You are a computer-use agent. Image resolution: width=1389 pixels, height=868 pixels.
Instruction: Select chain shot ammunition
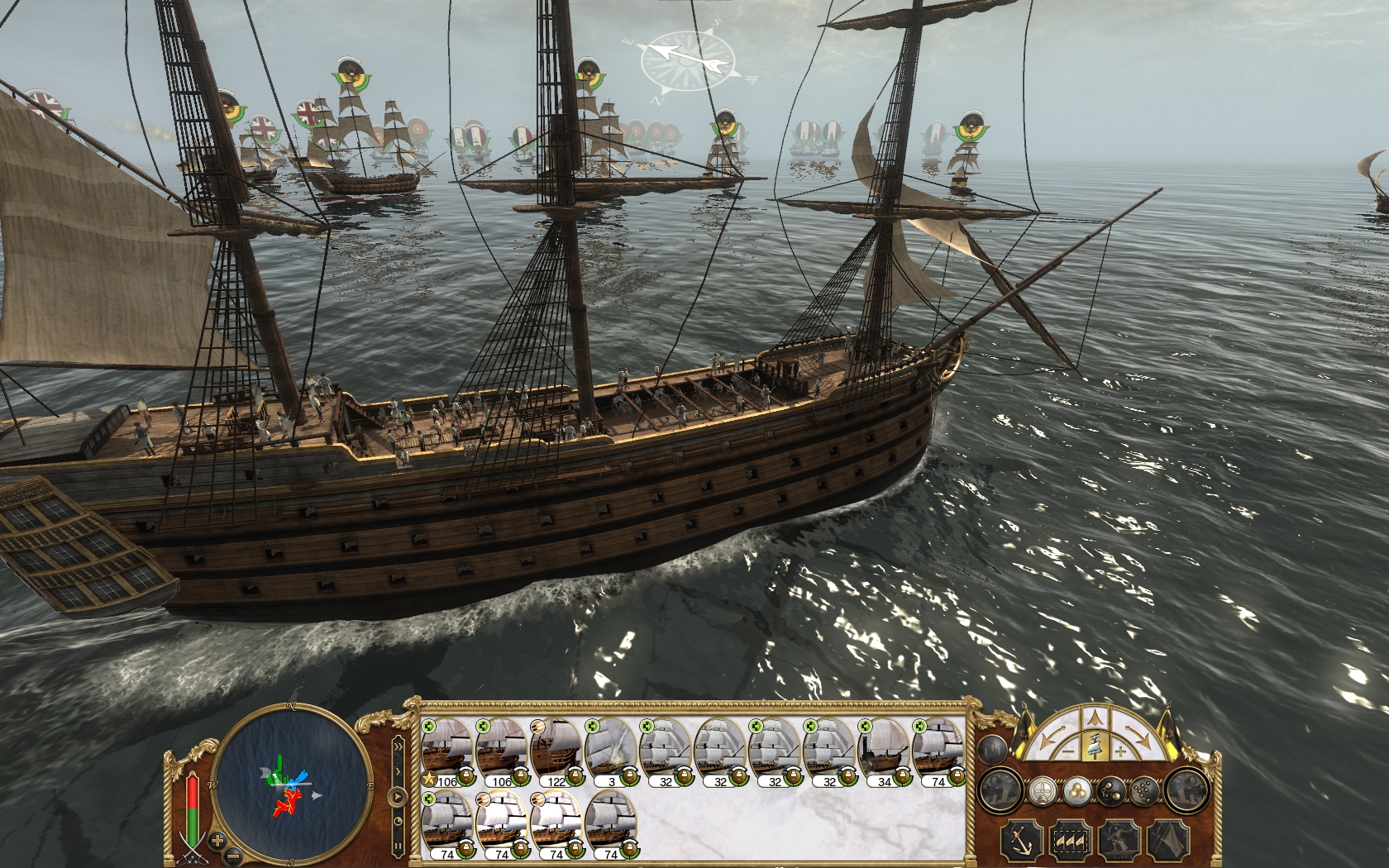tap(1110, 791)
